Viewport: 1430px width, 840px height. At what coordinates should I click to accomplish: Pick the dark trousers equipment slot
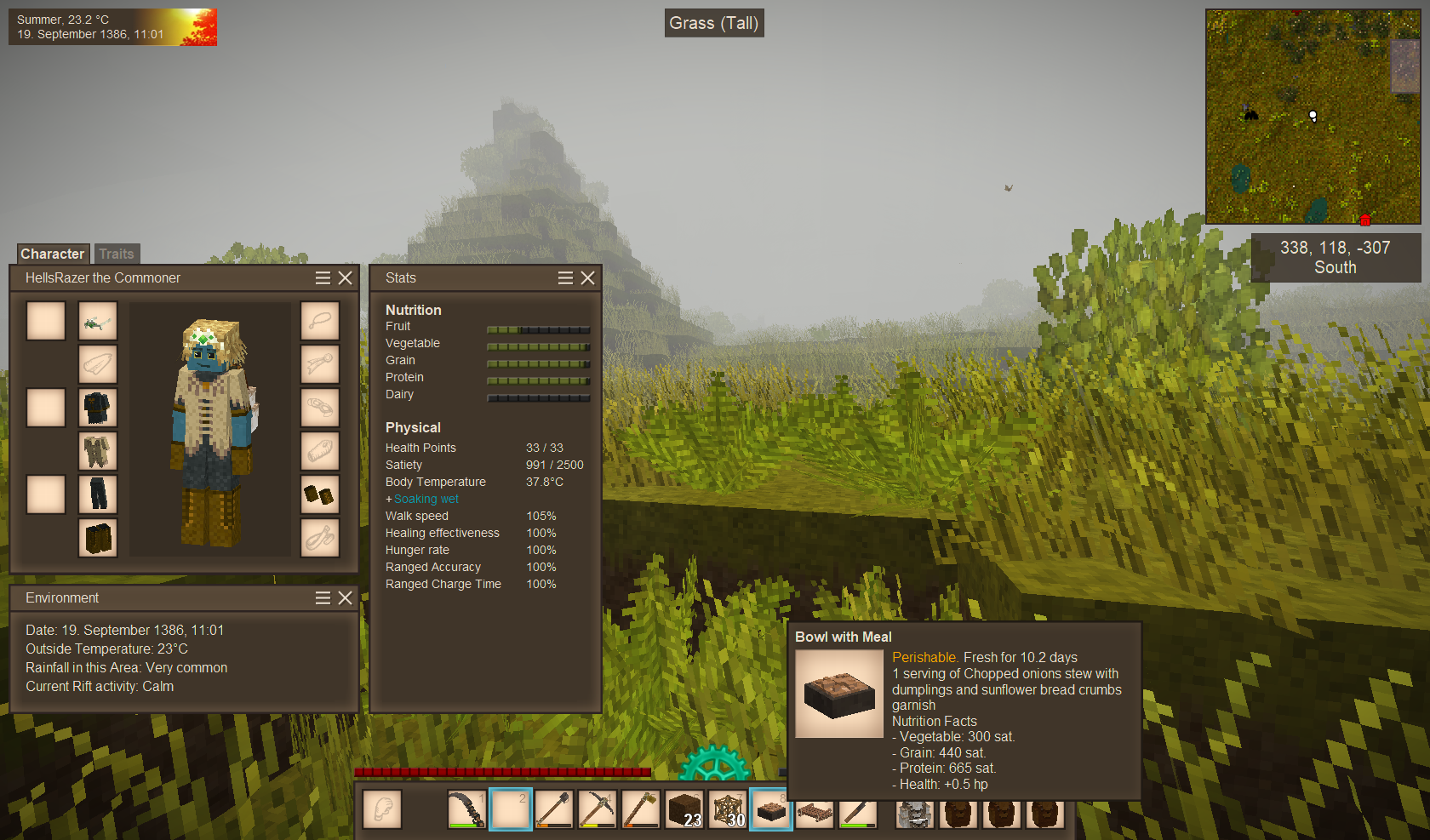pos(98,494)
